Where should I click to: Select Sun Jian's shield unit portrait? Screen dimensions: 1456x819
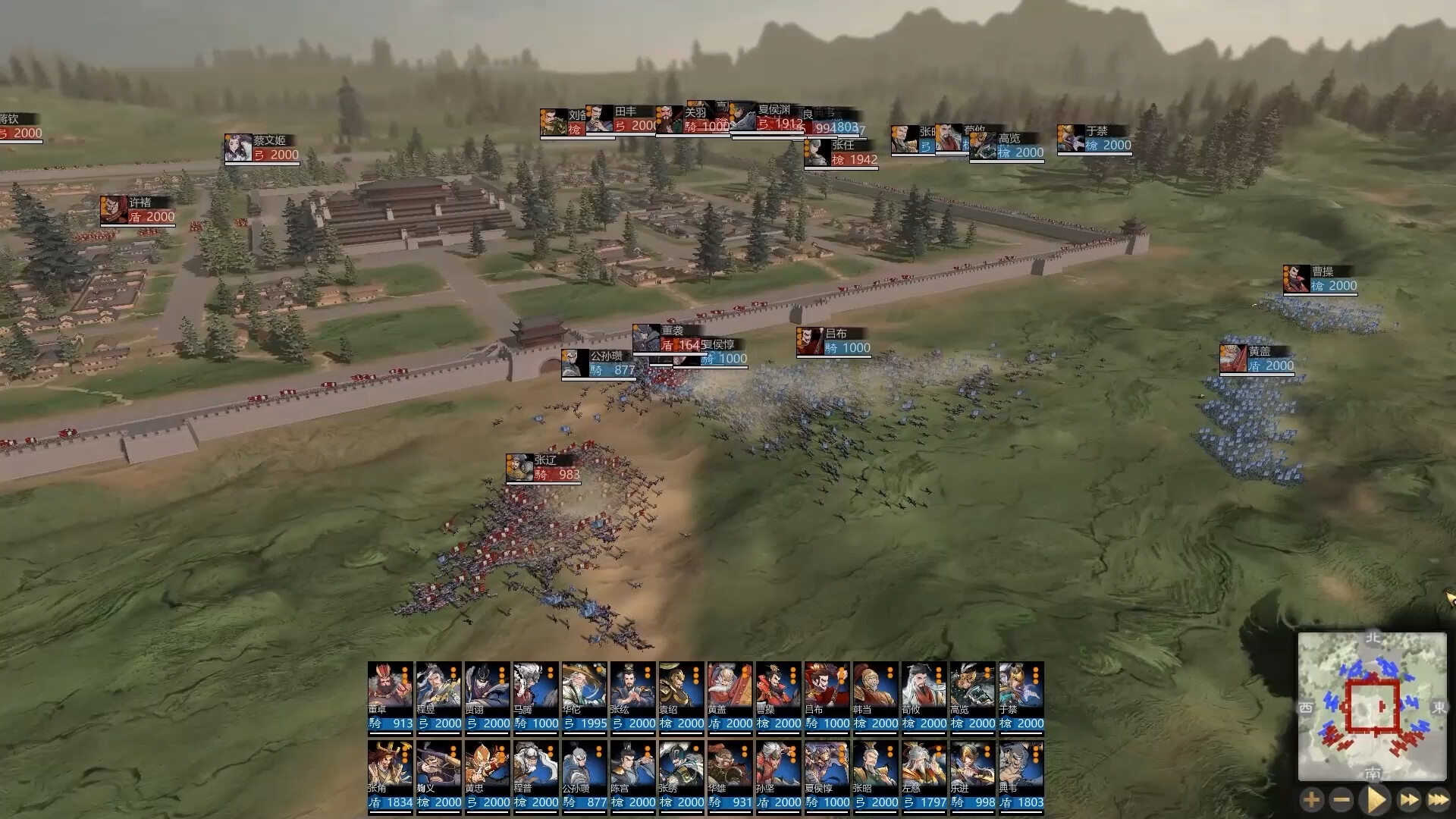[x=779, y=773]
